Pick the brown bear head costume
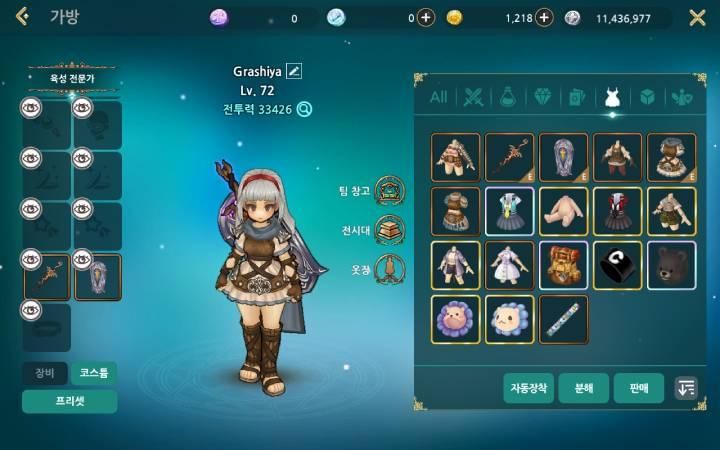Screen dimensions: 720x450 (x=672, y=265)
